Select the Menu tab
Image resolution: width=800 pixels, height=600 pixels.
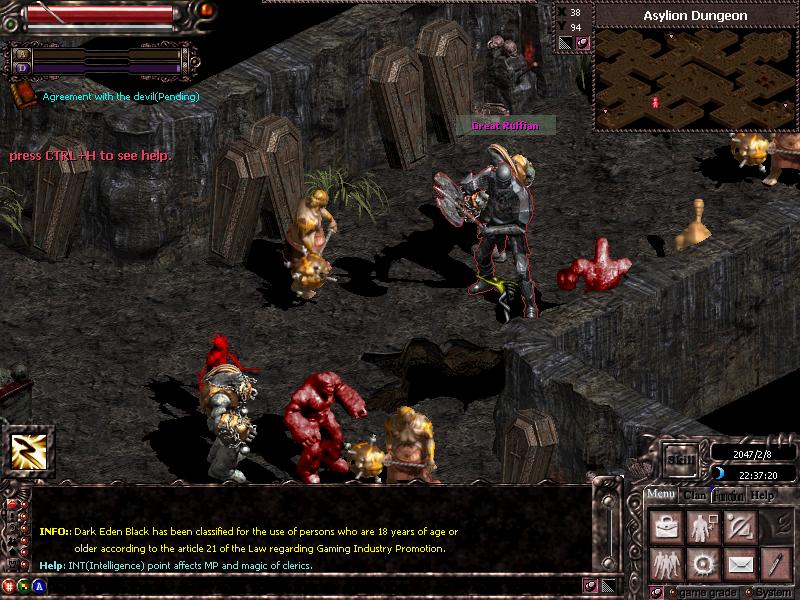(660, 495)
